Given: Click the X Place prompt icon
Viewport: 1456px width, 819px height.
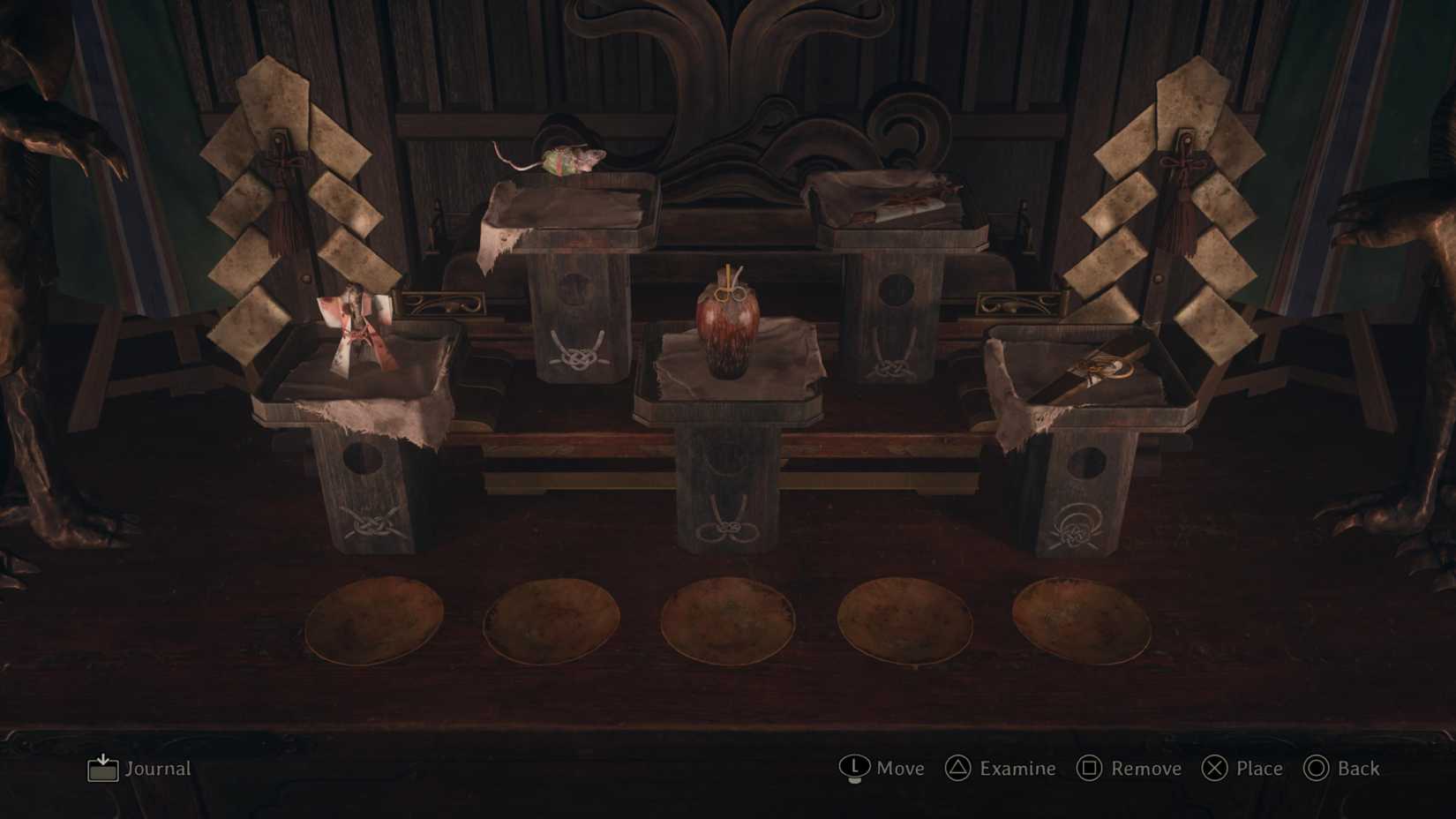Looking at the screenshot, I should click(1216, 769).
